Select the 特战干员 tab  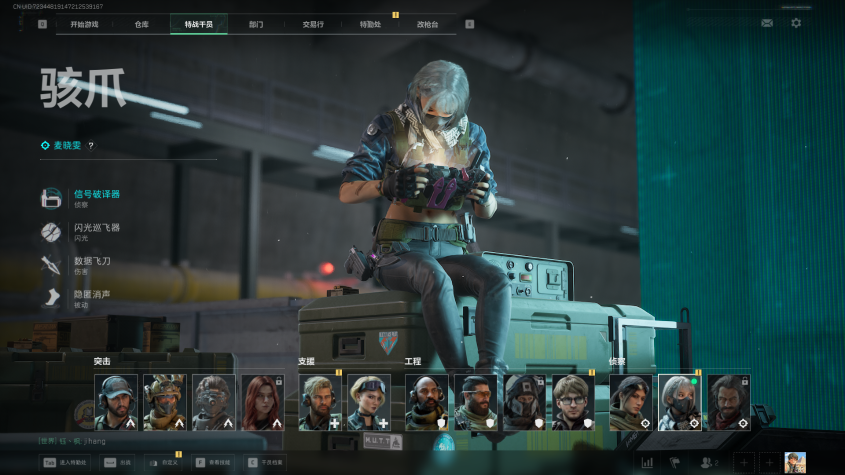click(198, 24)
